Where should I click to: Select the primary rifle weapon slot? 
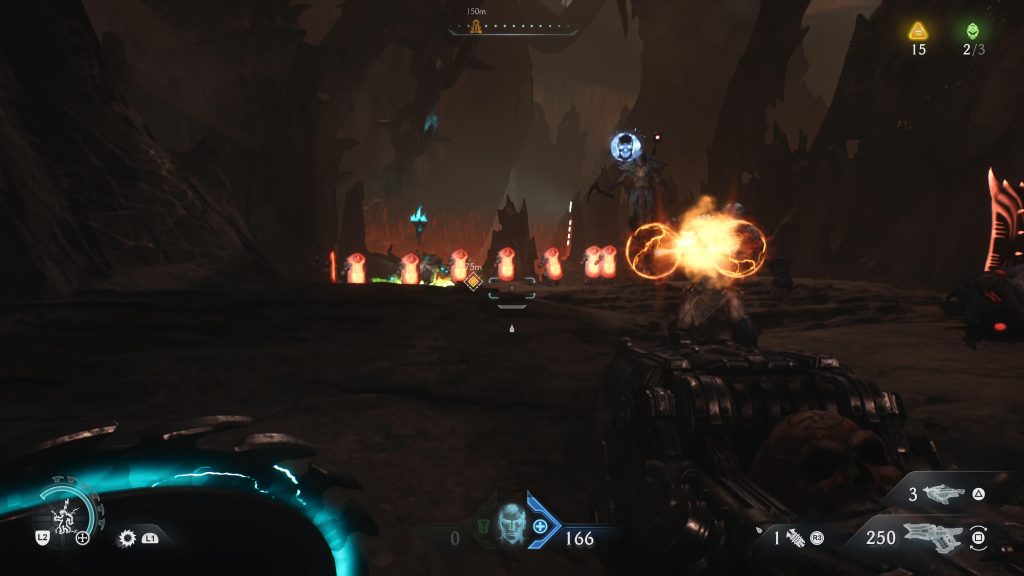(x=932, y=538)
